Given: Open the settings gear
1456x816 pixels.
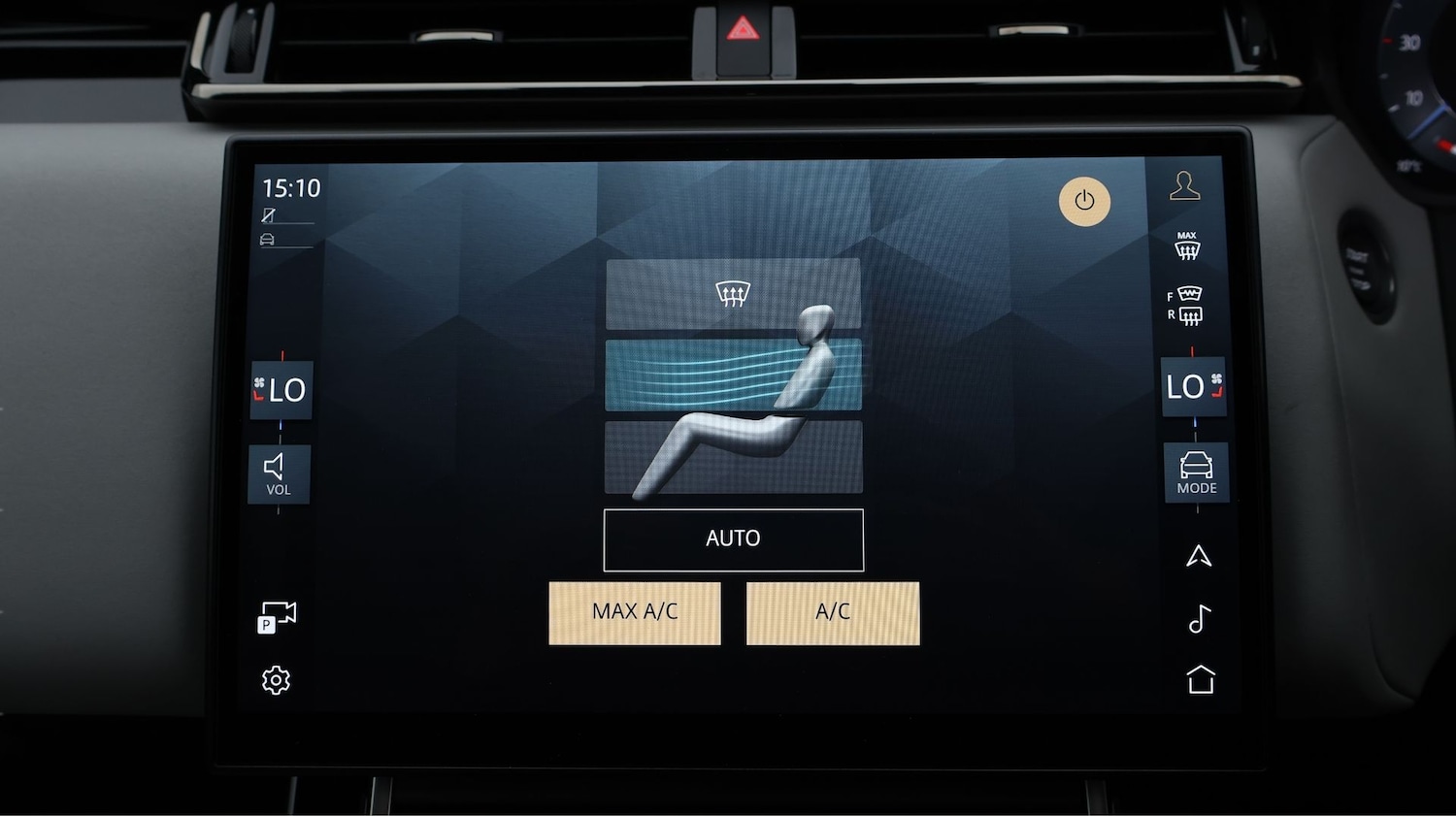Looking at the screenshot, I should coord(277,680).
